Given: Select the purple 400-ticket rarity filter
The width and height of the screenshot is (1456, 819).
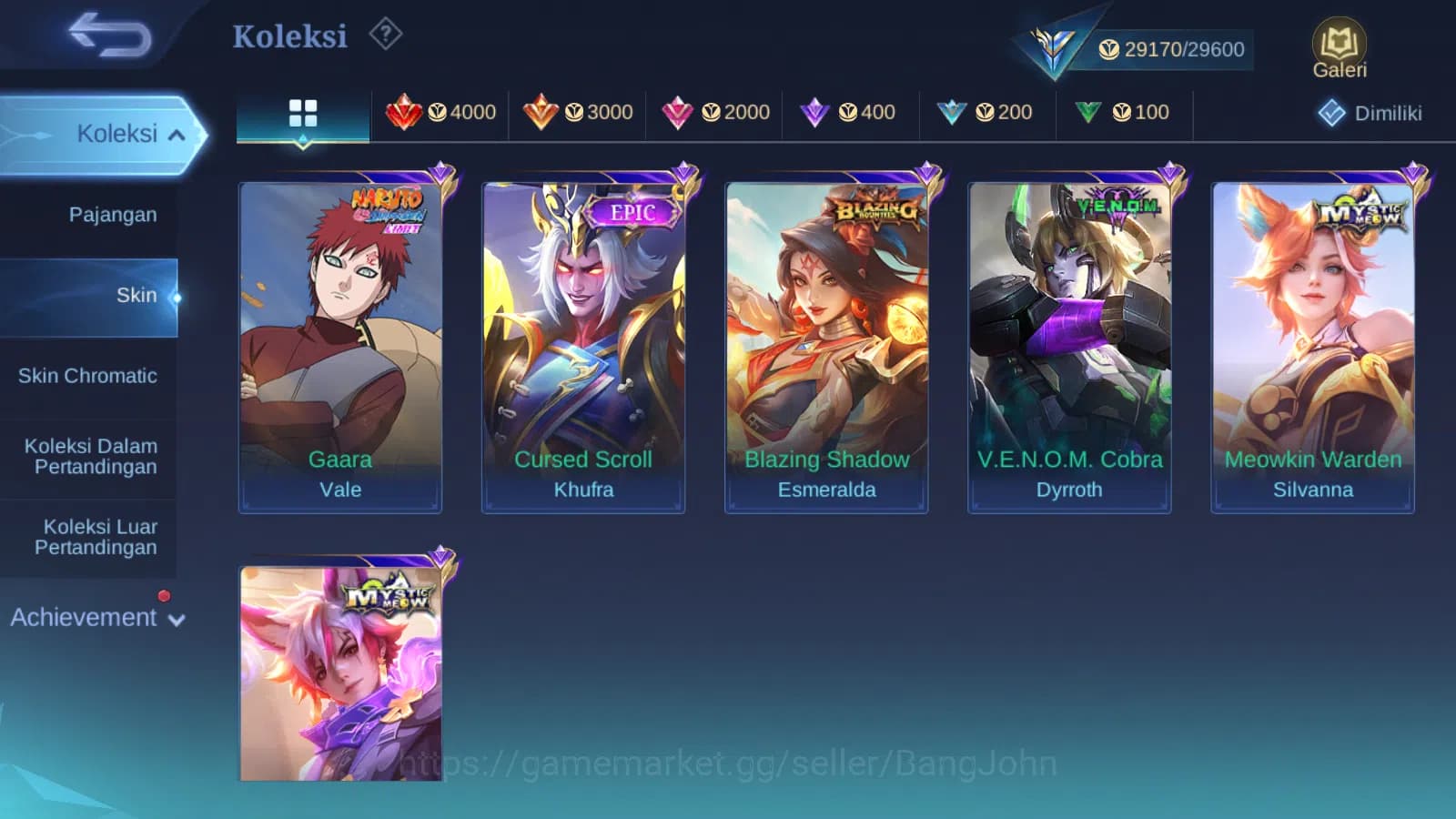Looking at the screenshot, I should pos(848,112).
